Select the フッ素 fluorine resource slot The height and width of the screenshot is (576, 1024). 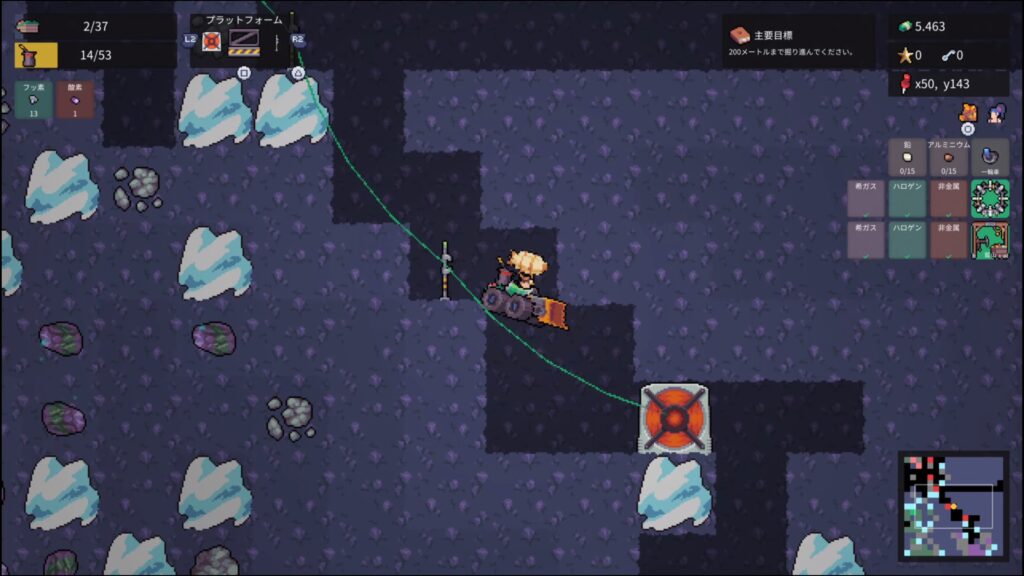(33, 100)
